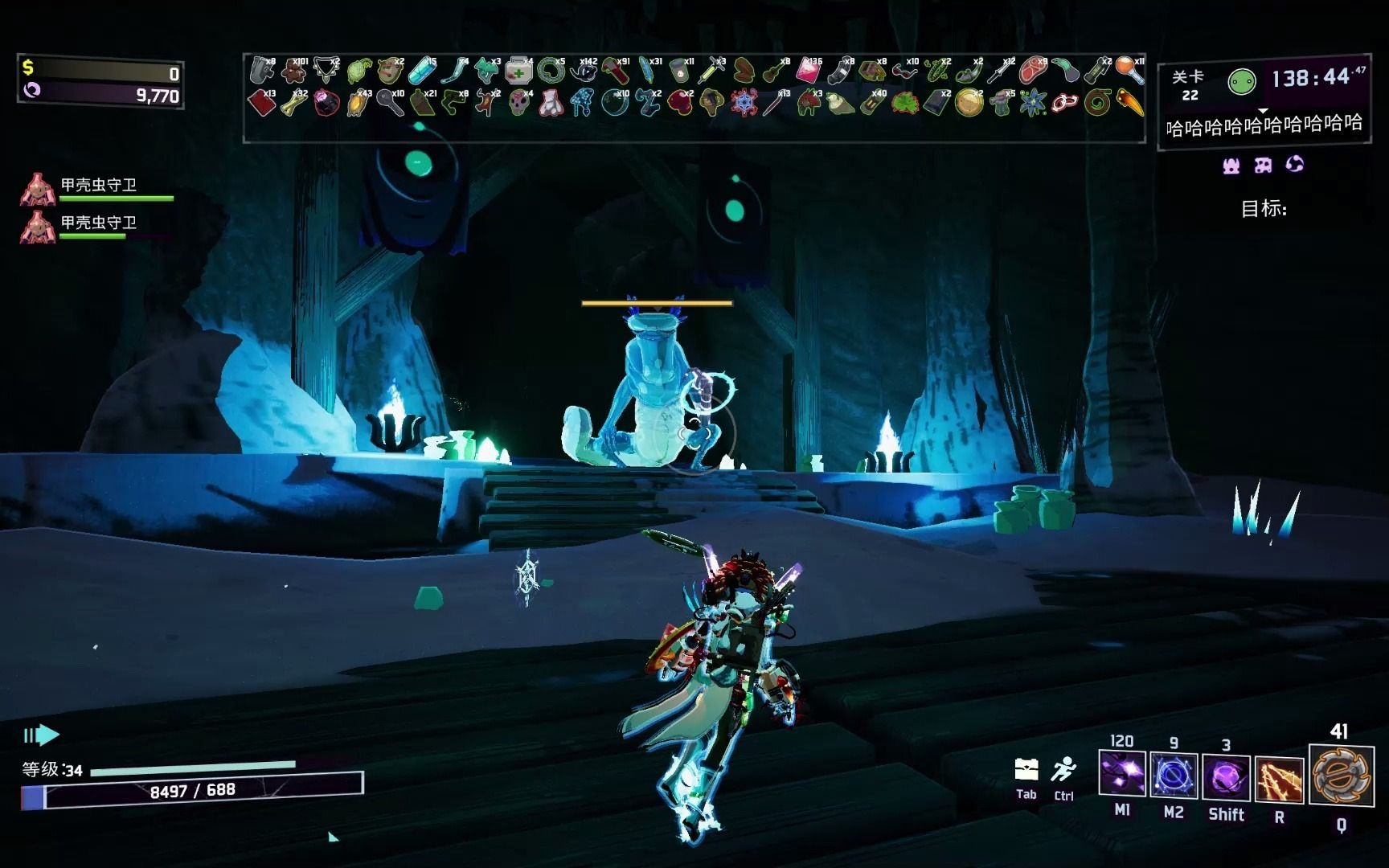Choose the red meat steak item

[1033, 72]
